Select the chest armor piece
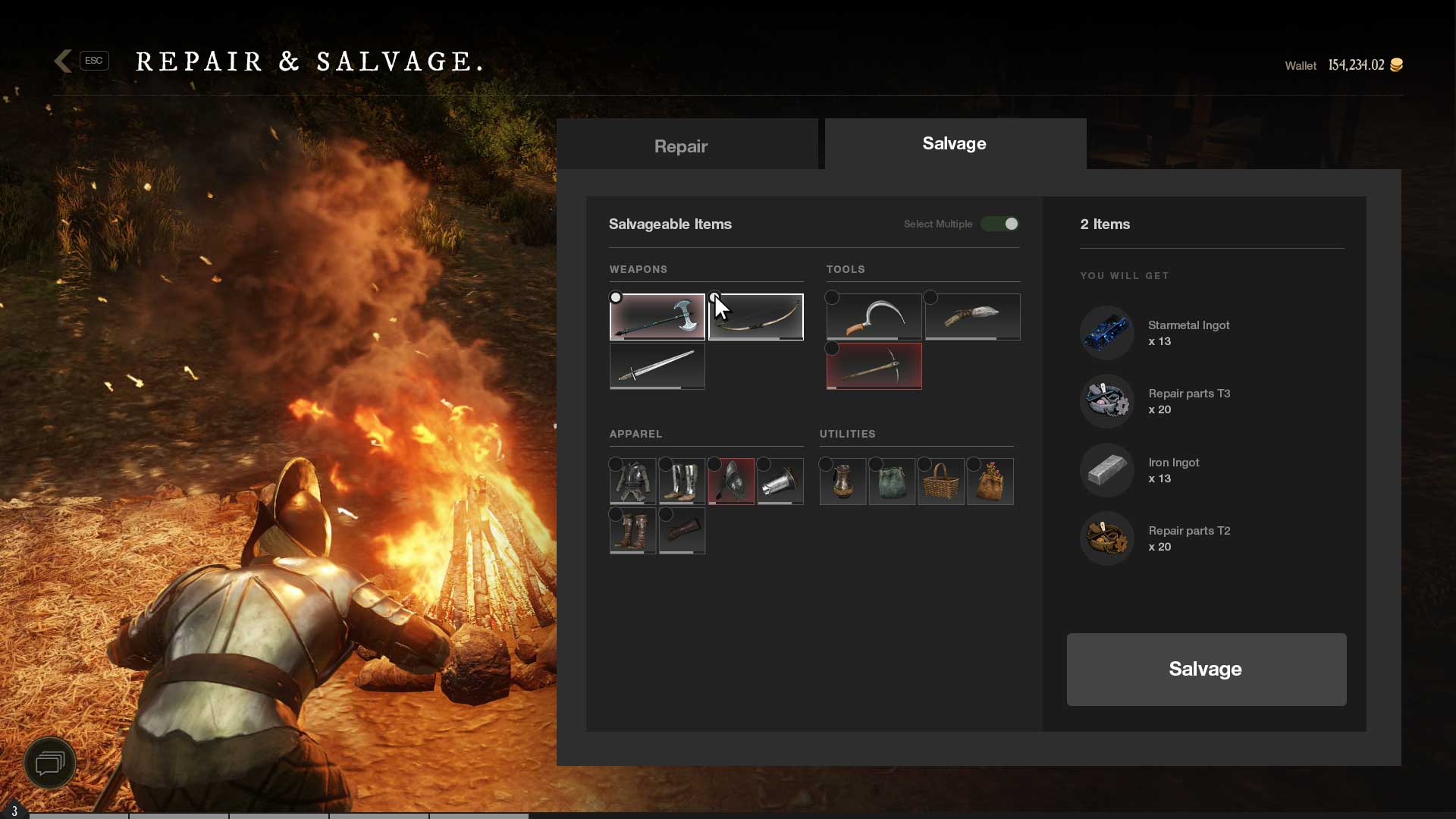 coord(632,482)
